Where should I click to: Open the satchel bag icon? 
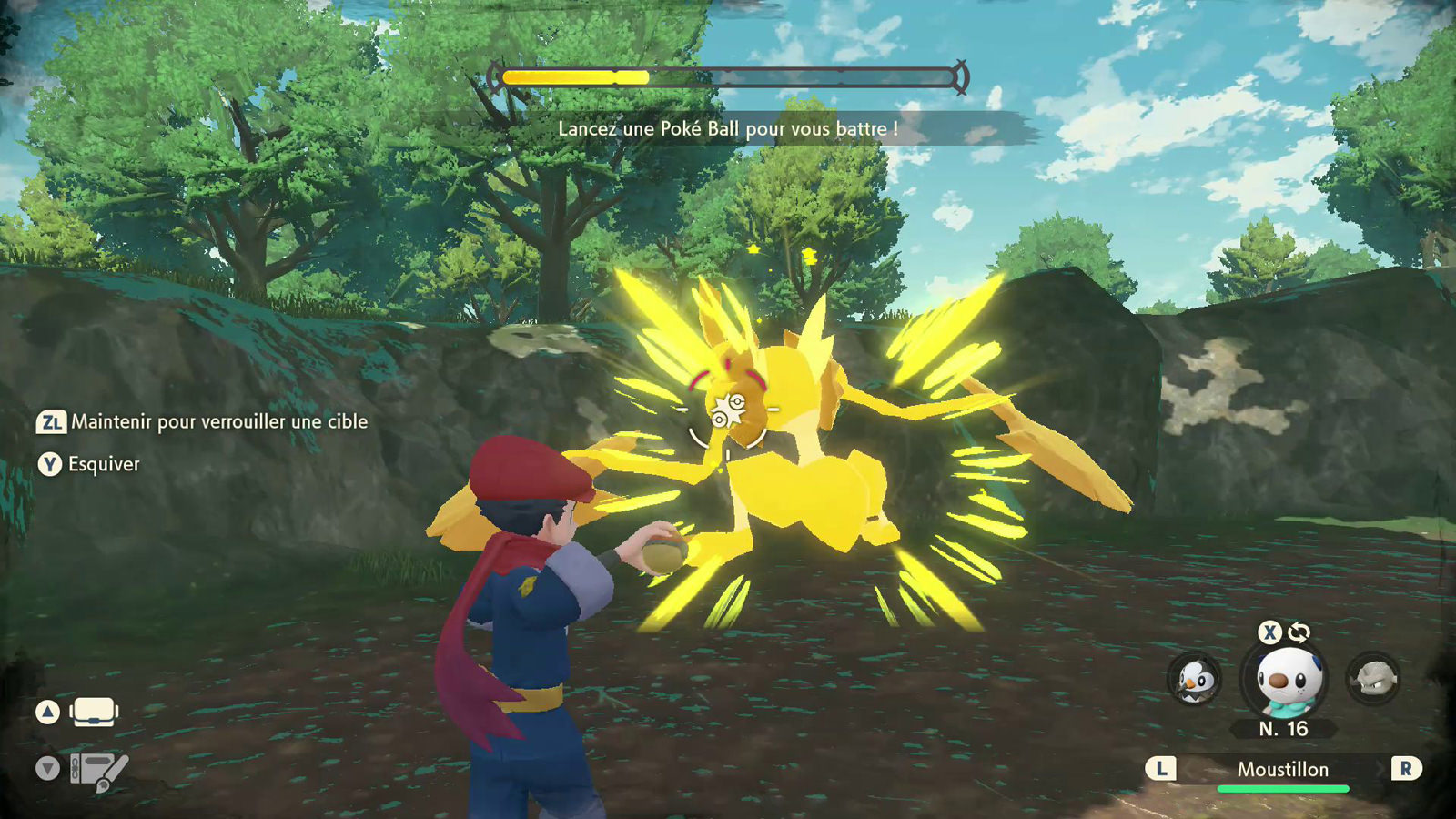tap(94, 712)
